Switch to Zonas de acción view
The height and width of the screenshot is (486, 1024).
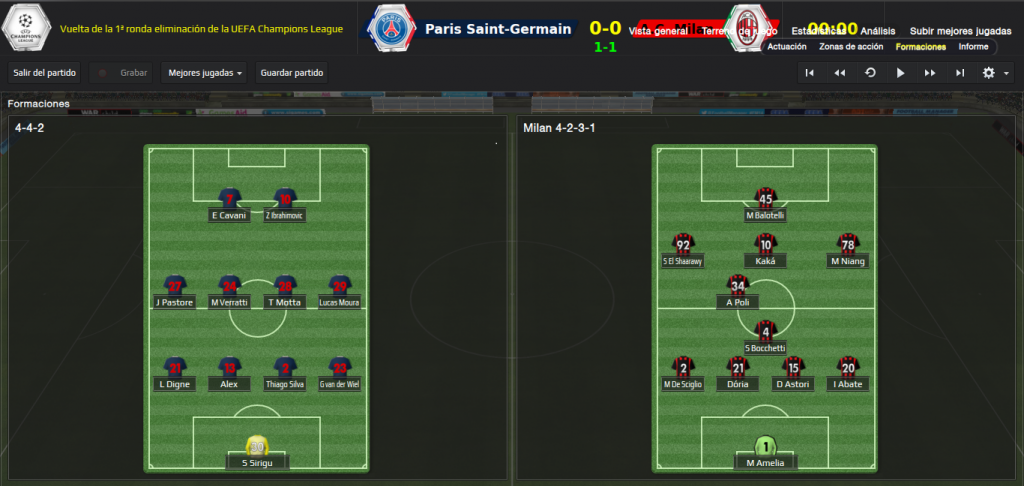(x=850, y=47)
